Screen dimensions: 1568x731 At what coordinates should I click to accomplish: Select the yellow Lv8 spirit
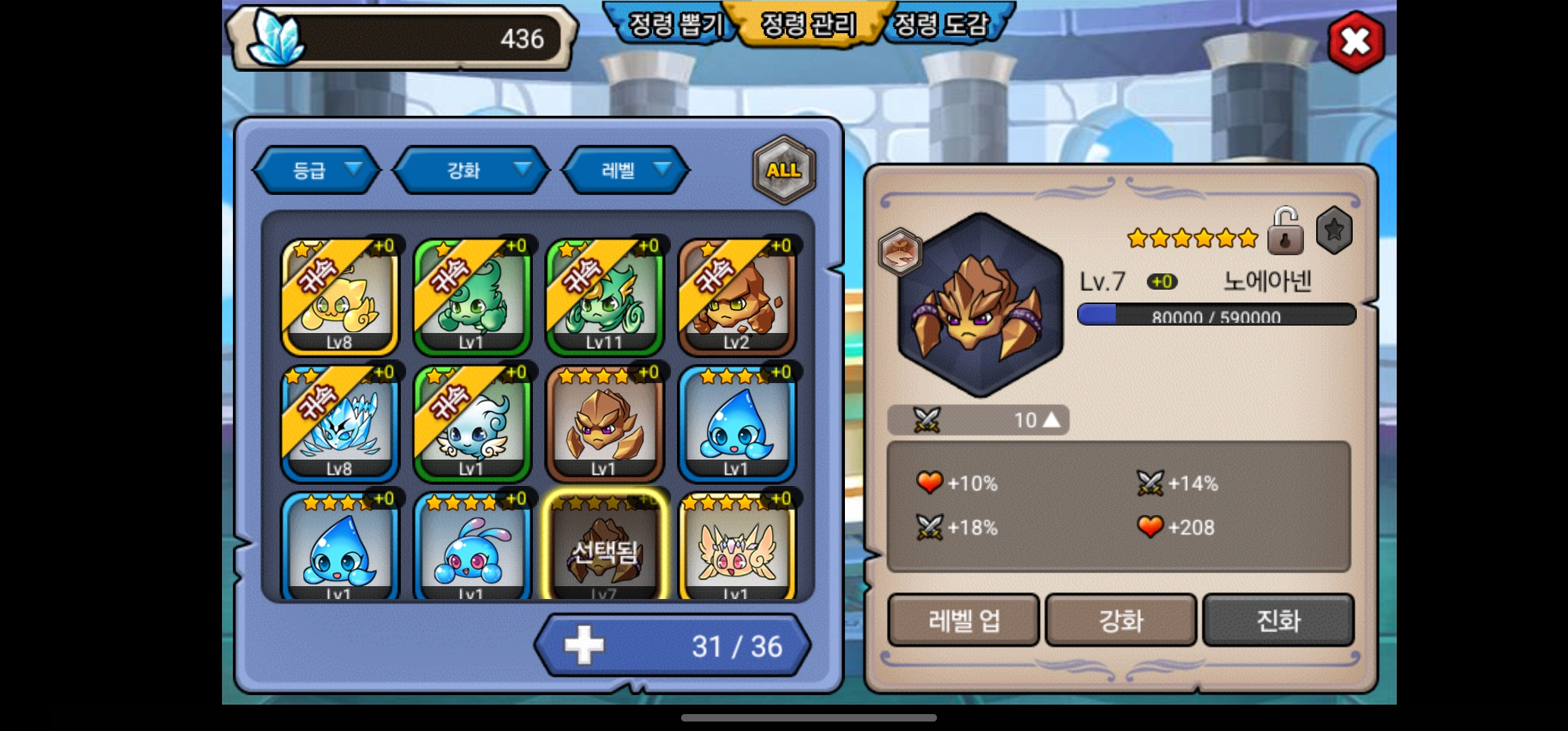click(339, 297)
